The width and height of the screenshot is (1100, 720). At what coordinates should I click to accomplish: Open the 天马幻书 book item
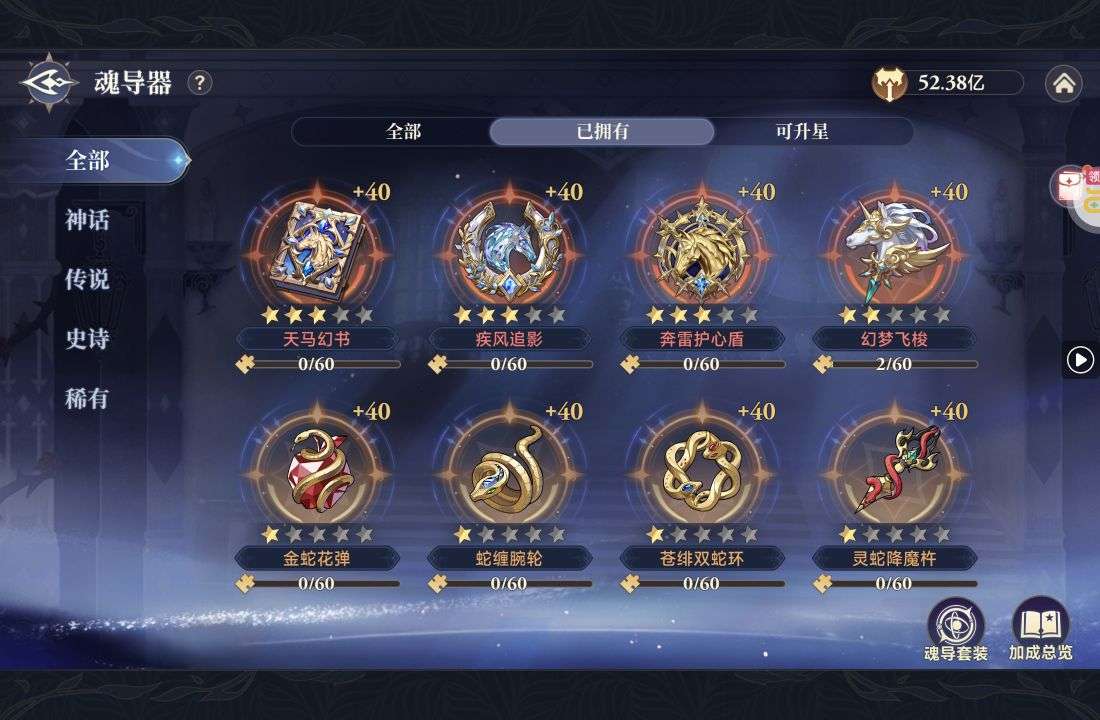pos(316,246)
